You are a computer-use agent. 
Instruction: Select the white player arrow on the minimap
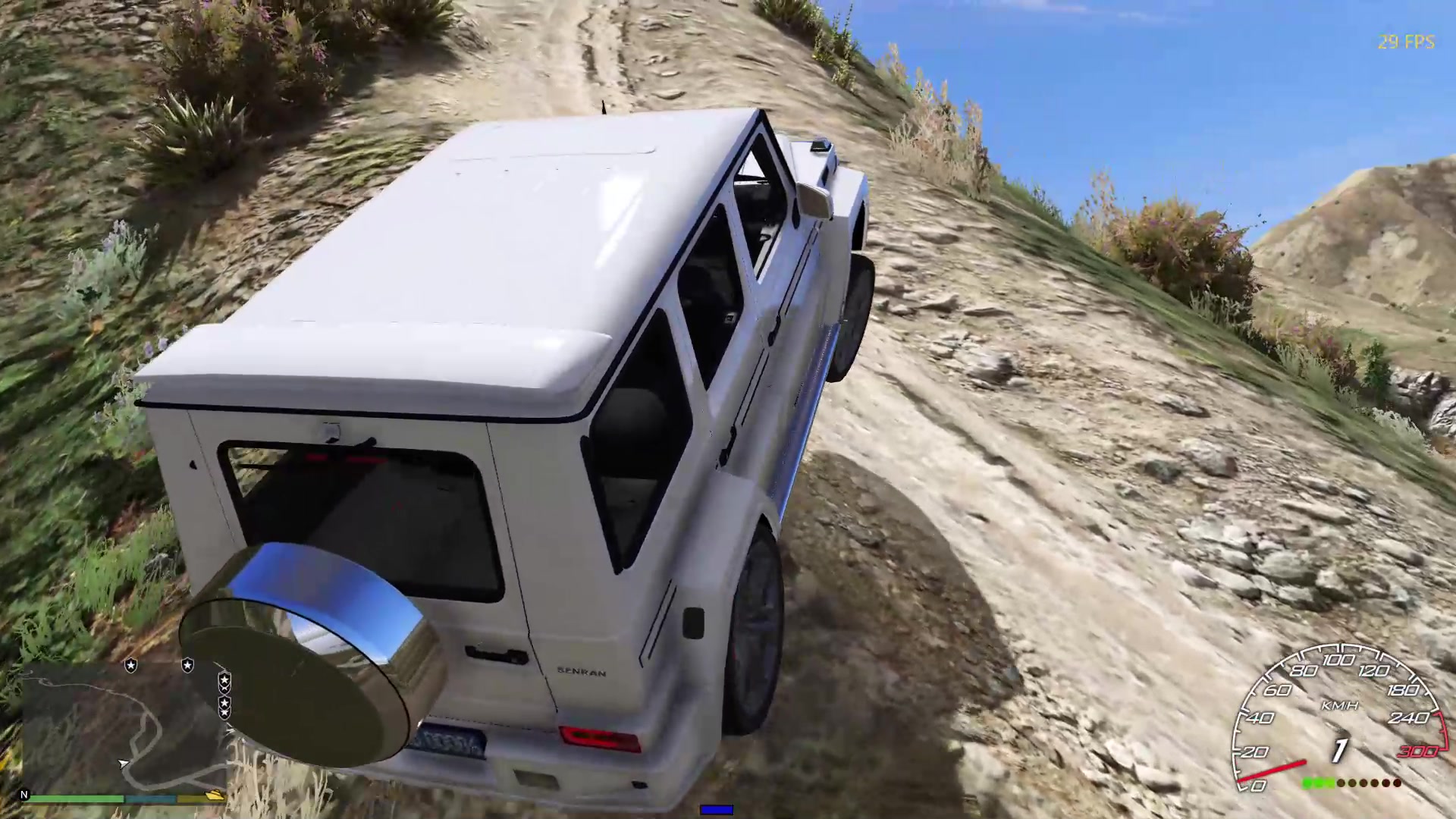[123, 764]
